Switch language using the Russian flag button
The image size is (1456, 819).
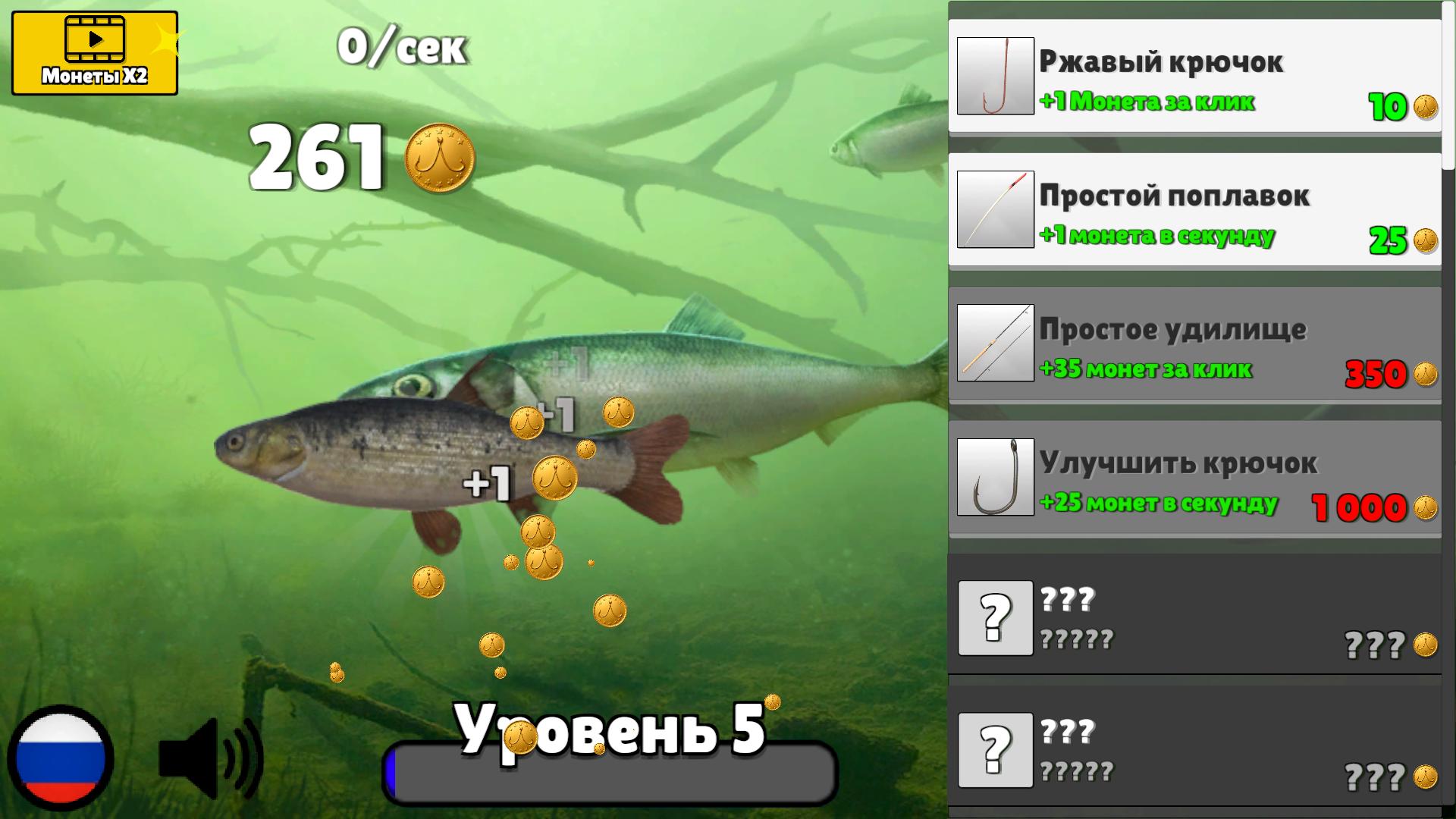(x=63, y=758)
